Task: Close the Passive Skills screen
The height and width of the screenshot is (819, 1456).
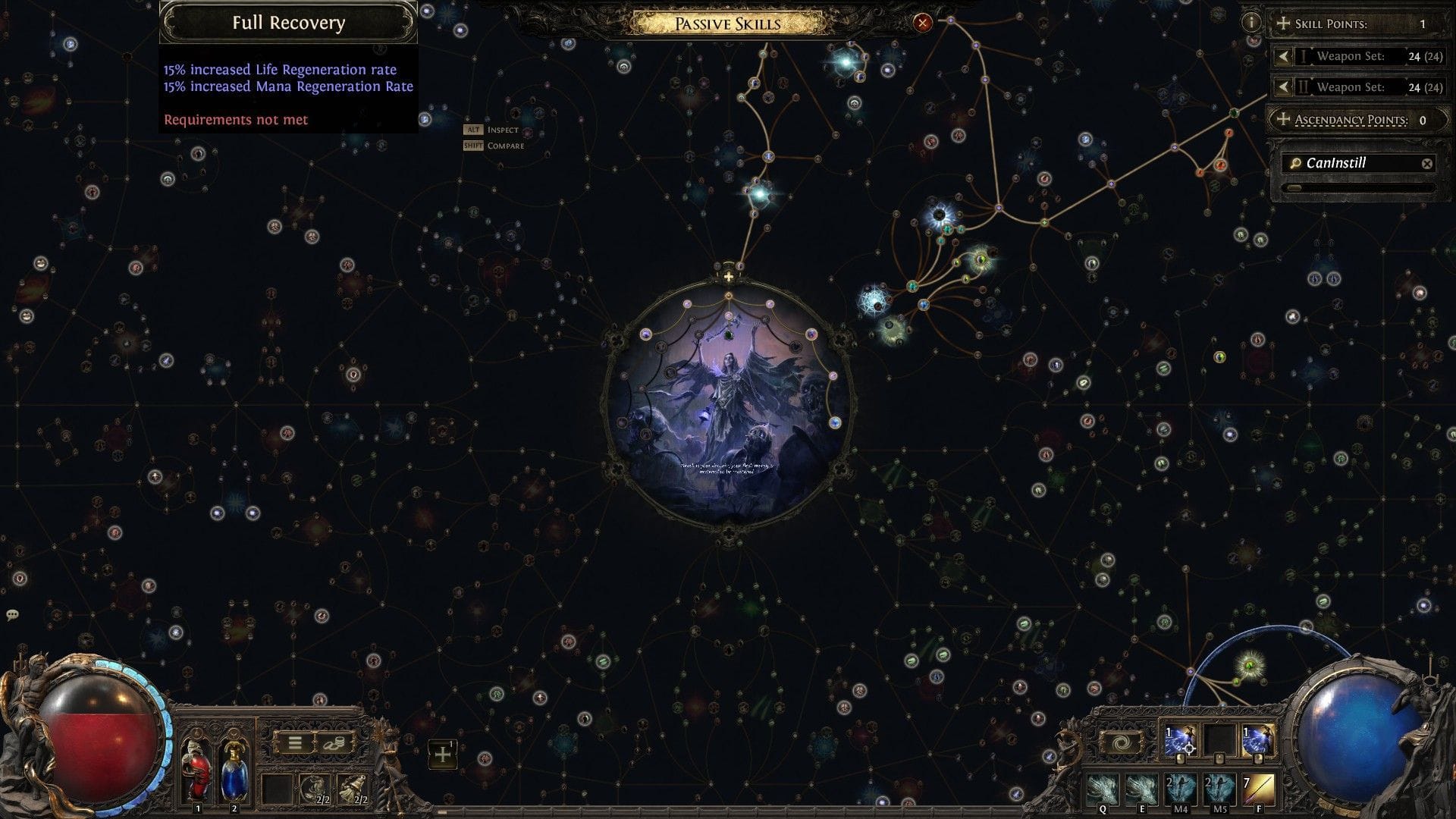Action: (921, 23)
